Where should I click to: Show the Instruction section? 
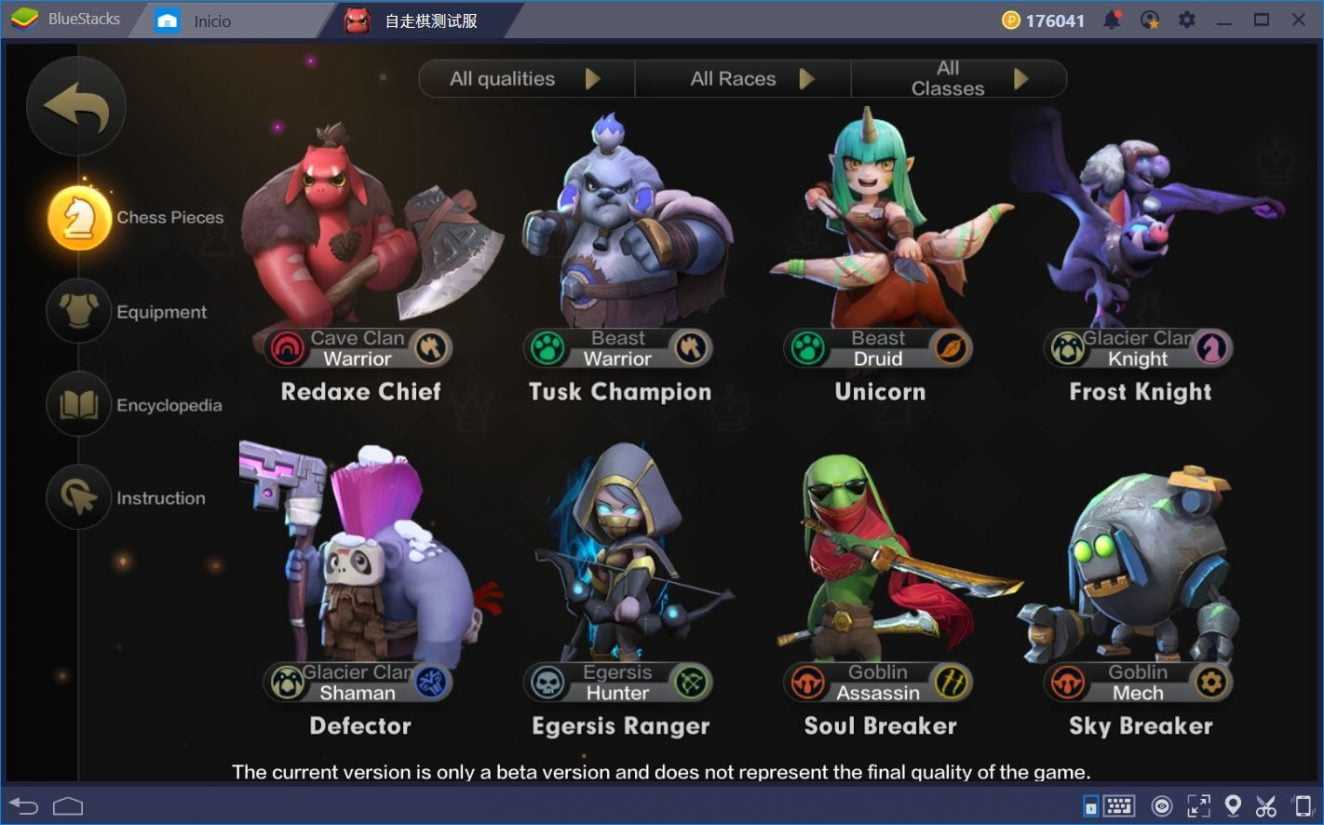(x=79, y=498)
